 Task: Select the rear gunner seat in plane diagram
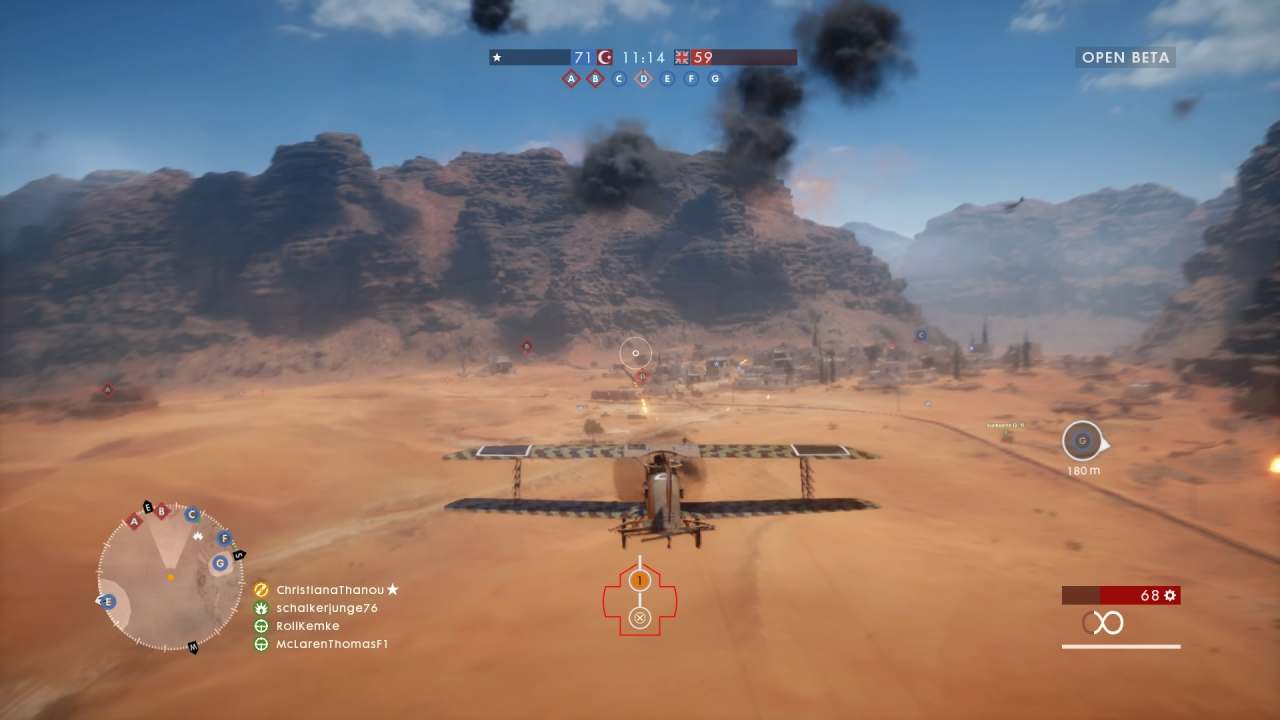pos(640,618)
